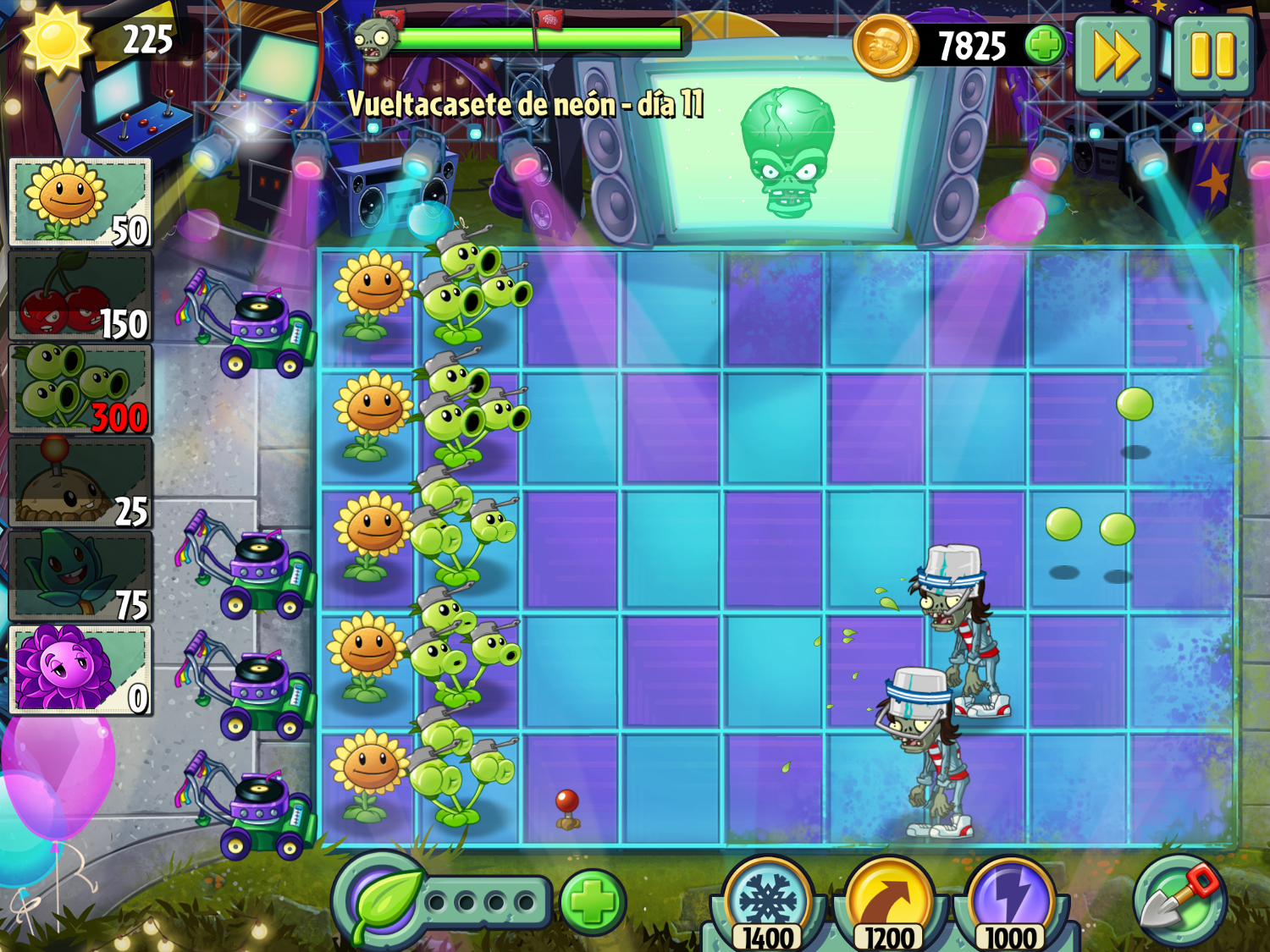Pause the game
Viewport: 1270px width, 952px height.
click(1212, 55)
